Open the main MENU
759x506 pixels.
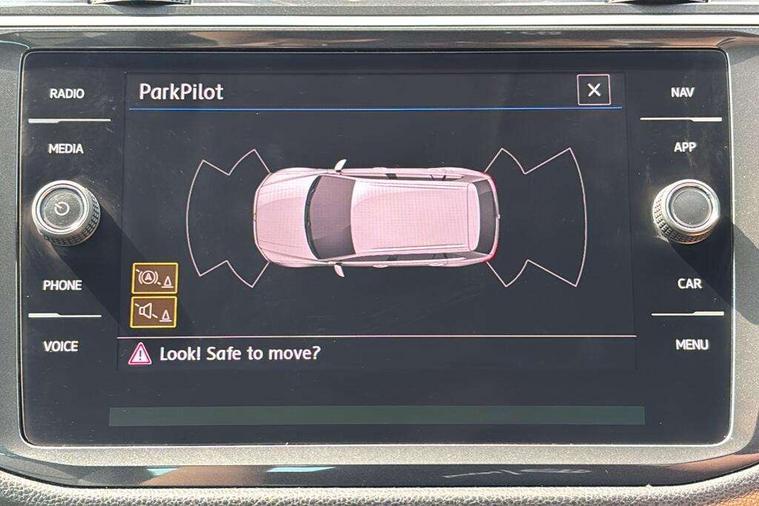(x=691, y=345)
